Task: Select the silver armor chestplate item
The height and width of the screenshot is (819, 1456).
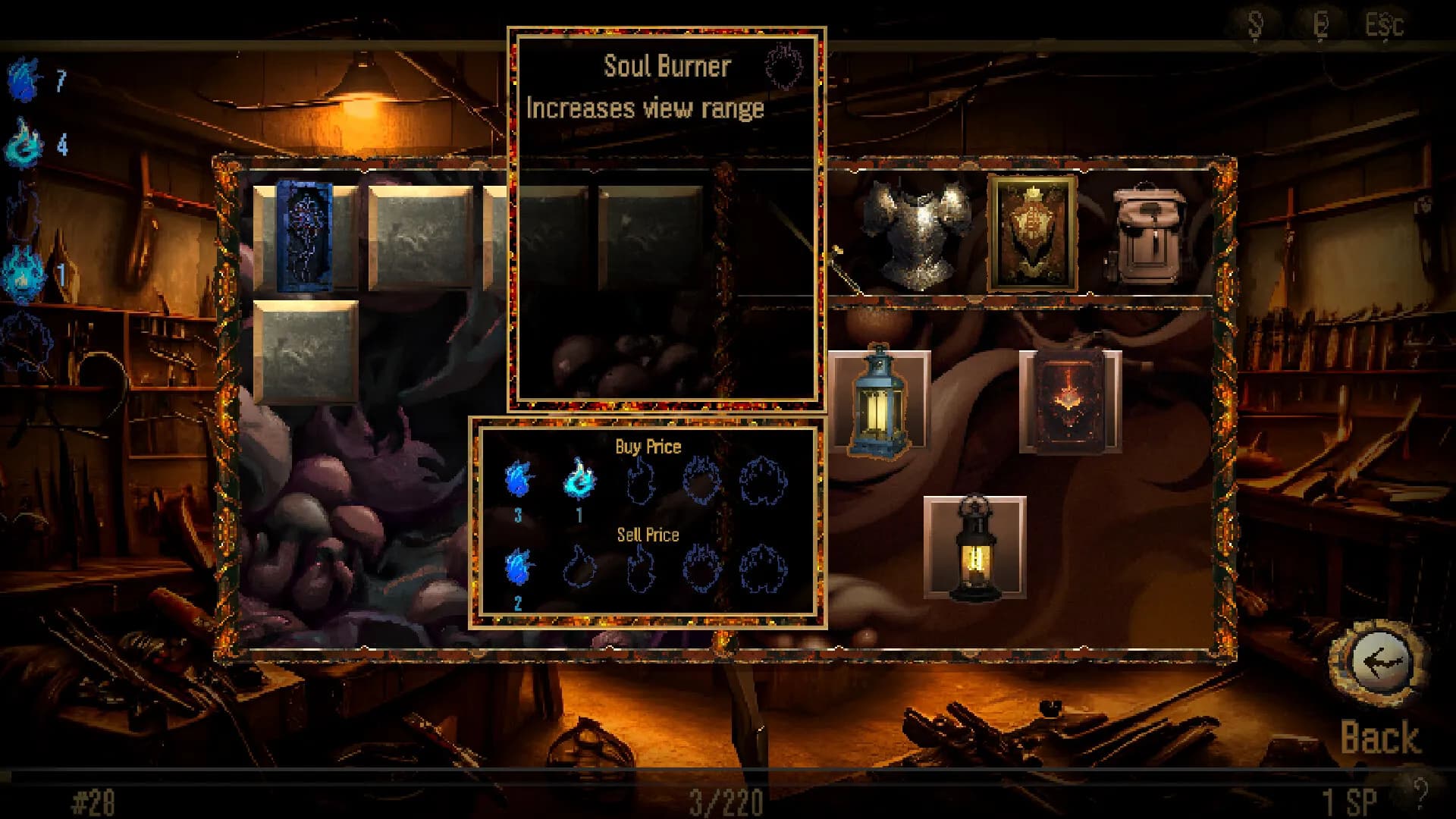Action: coord(918,231)
